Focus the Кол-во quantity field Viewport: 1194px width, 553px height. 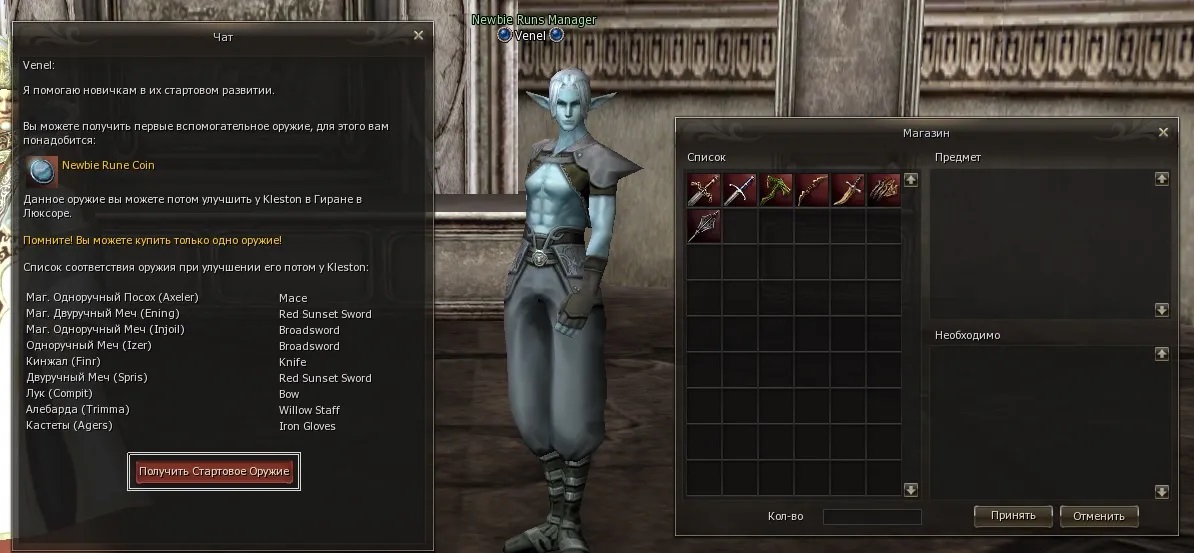pyautogui.click(x=871, y=517)
